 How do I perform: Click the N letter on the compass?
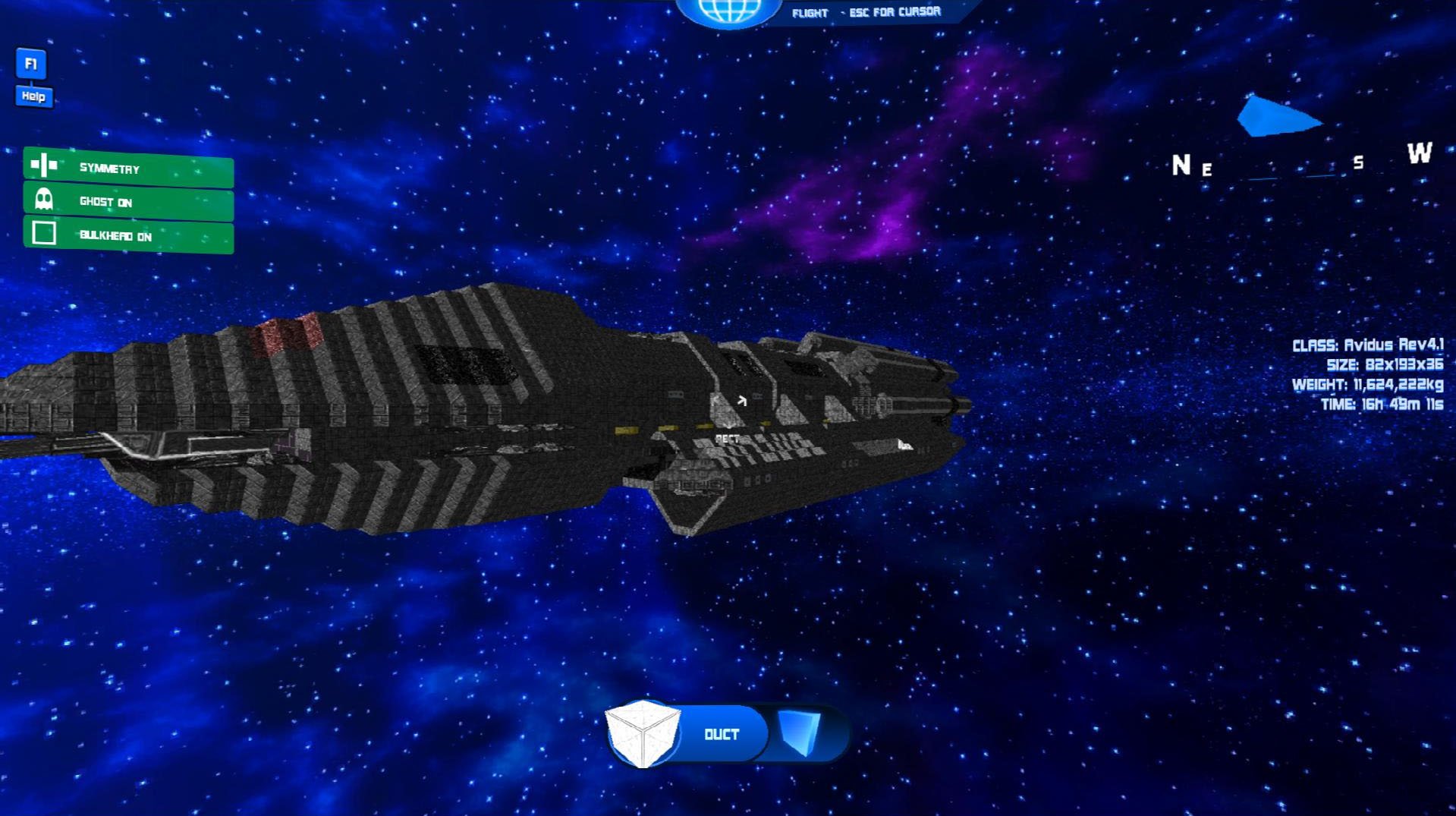pyautogui.click(x=1181, y=162)
